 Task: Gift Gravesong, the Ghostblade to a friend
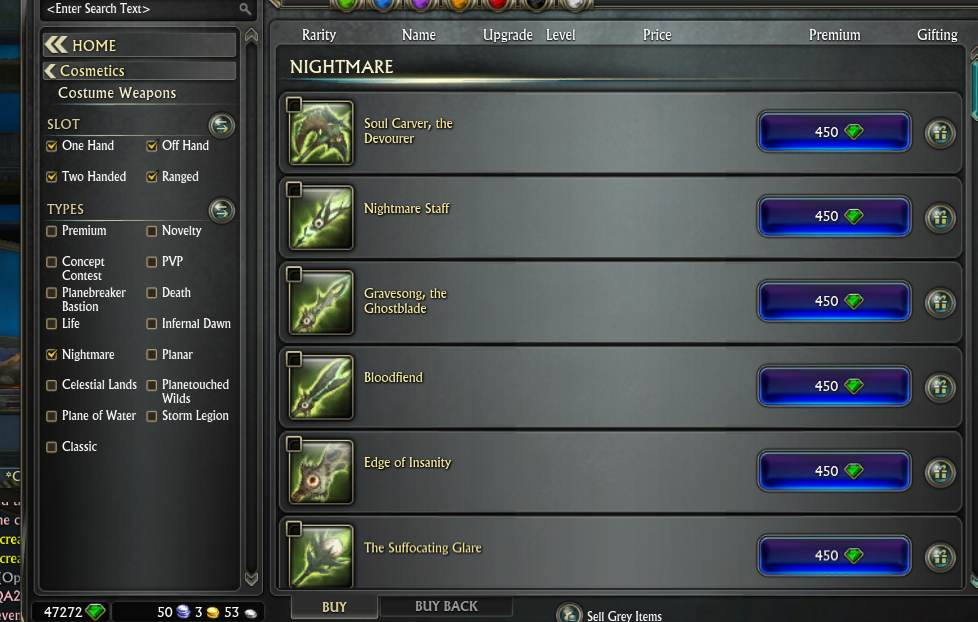tap(939, 301)
